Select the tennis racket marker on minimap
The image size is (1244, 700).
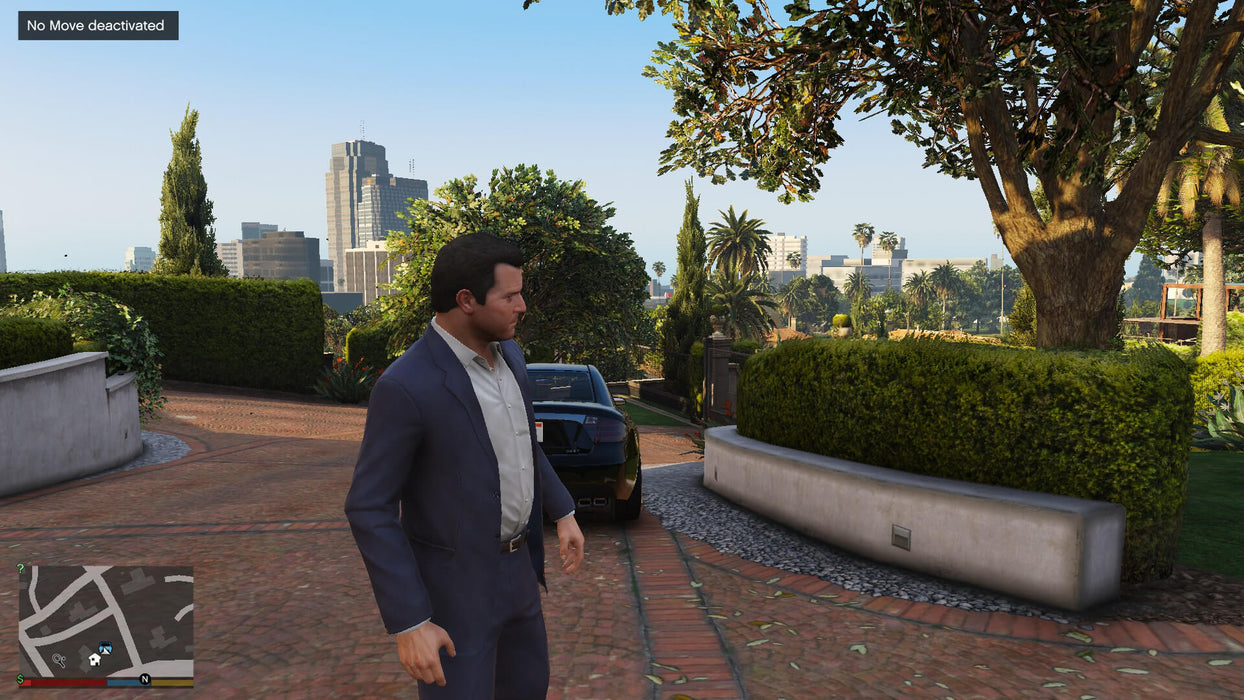pyautogui.click(x=59, y=660)
